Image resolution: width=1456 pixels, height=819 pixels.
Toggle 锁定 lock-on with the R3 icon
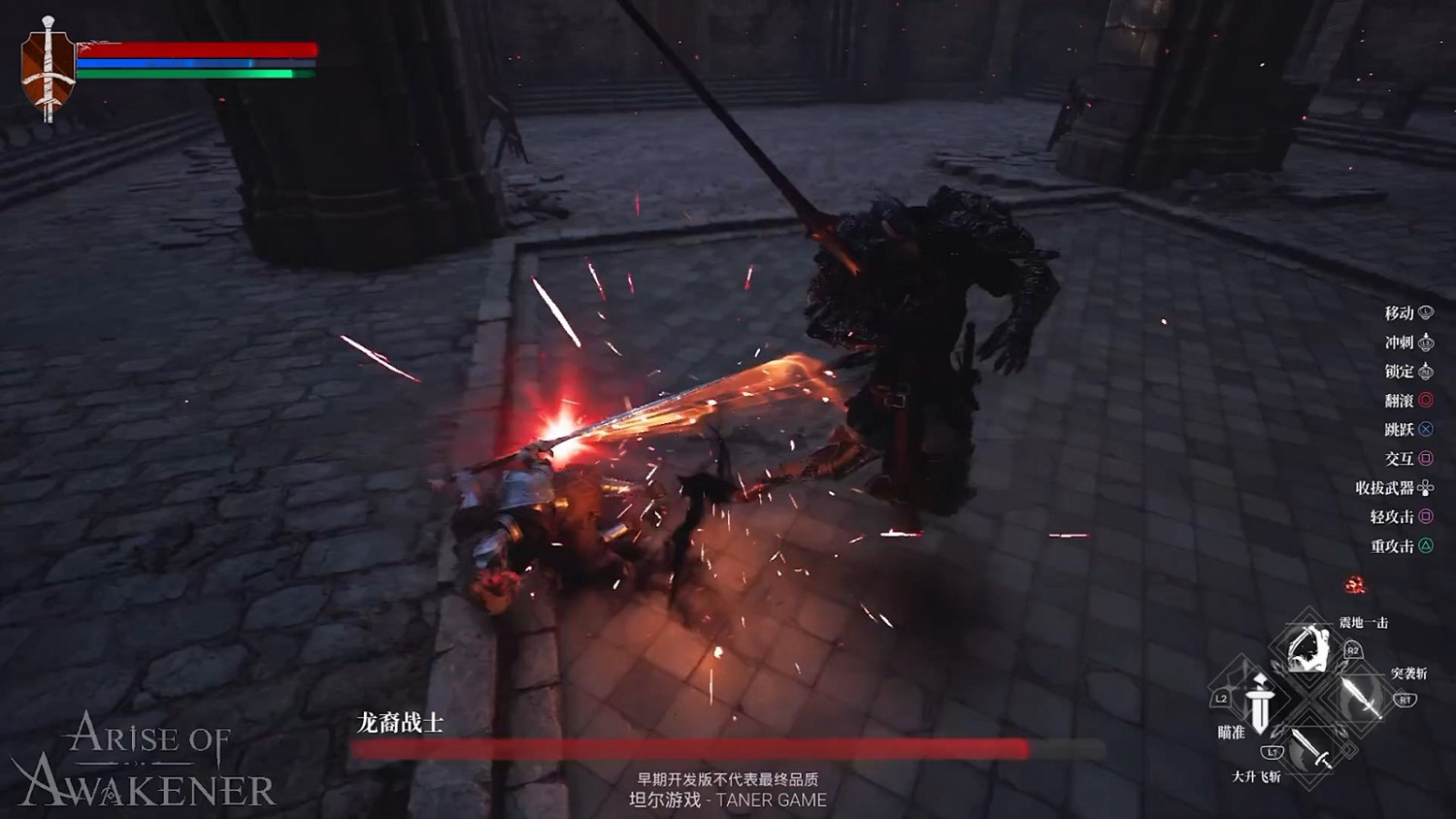[1423, 370]
